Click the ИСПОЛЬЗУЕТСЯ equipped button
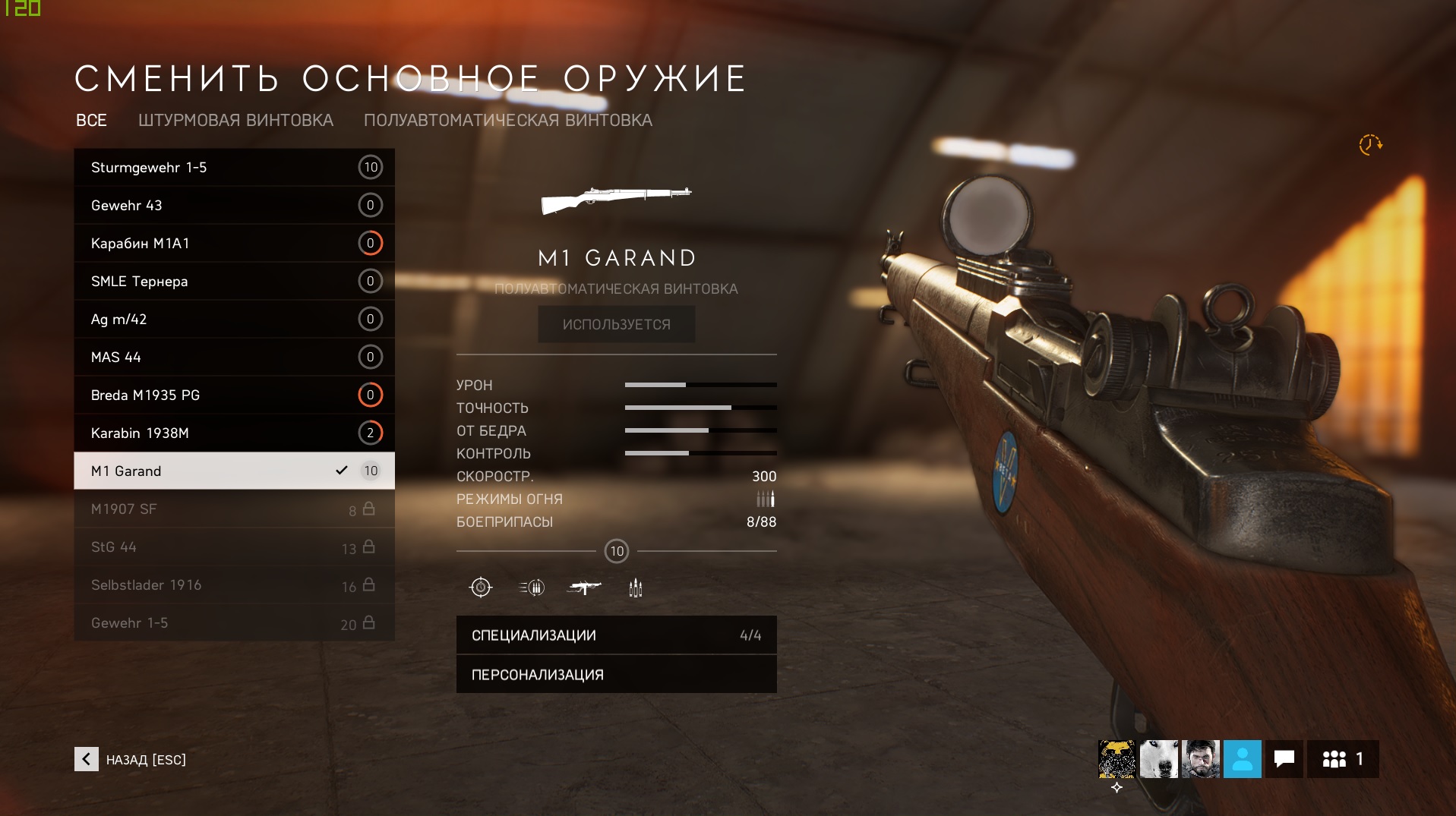 616,324
